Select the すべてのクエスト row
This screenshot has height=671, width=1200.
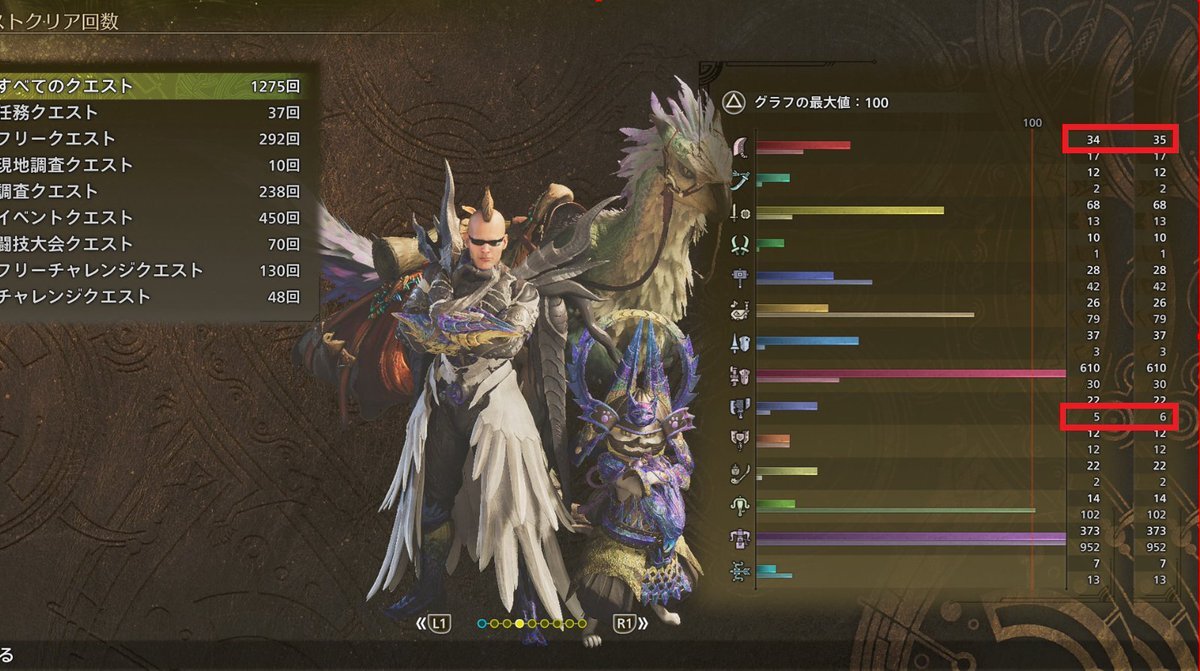[150, 86]
